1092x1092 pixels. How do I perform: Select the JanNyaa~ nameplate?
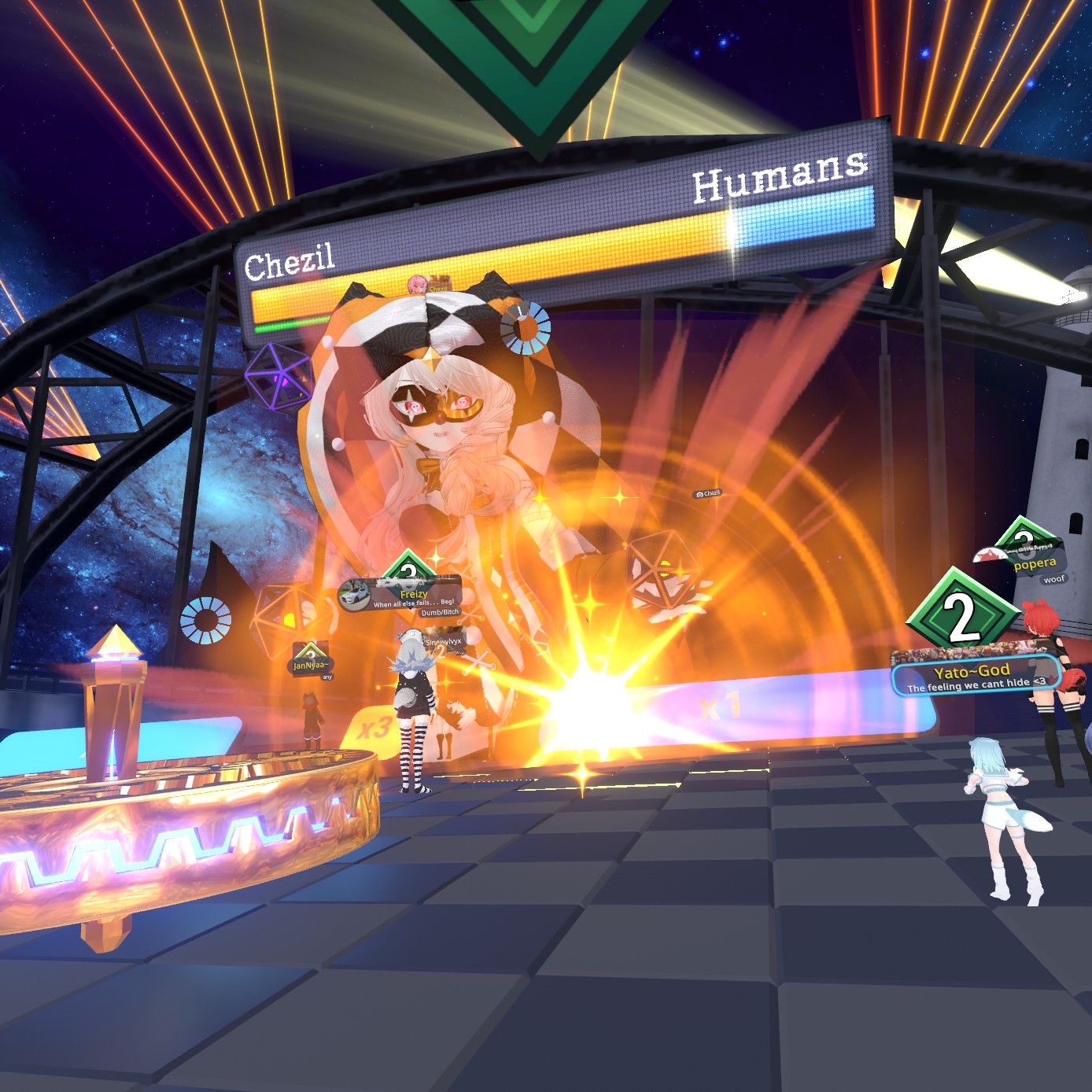[x=310, y=666]
